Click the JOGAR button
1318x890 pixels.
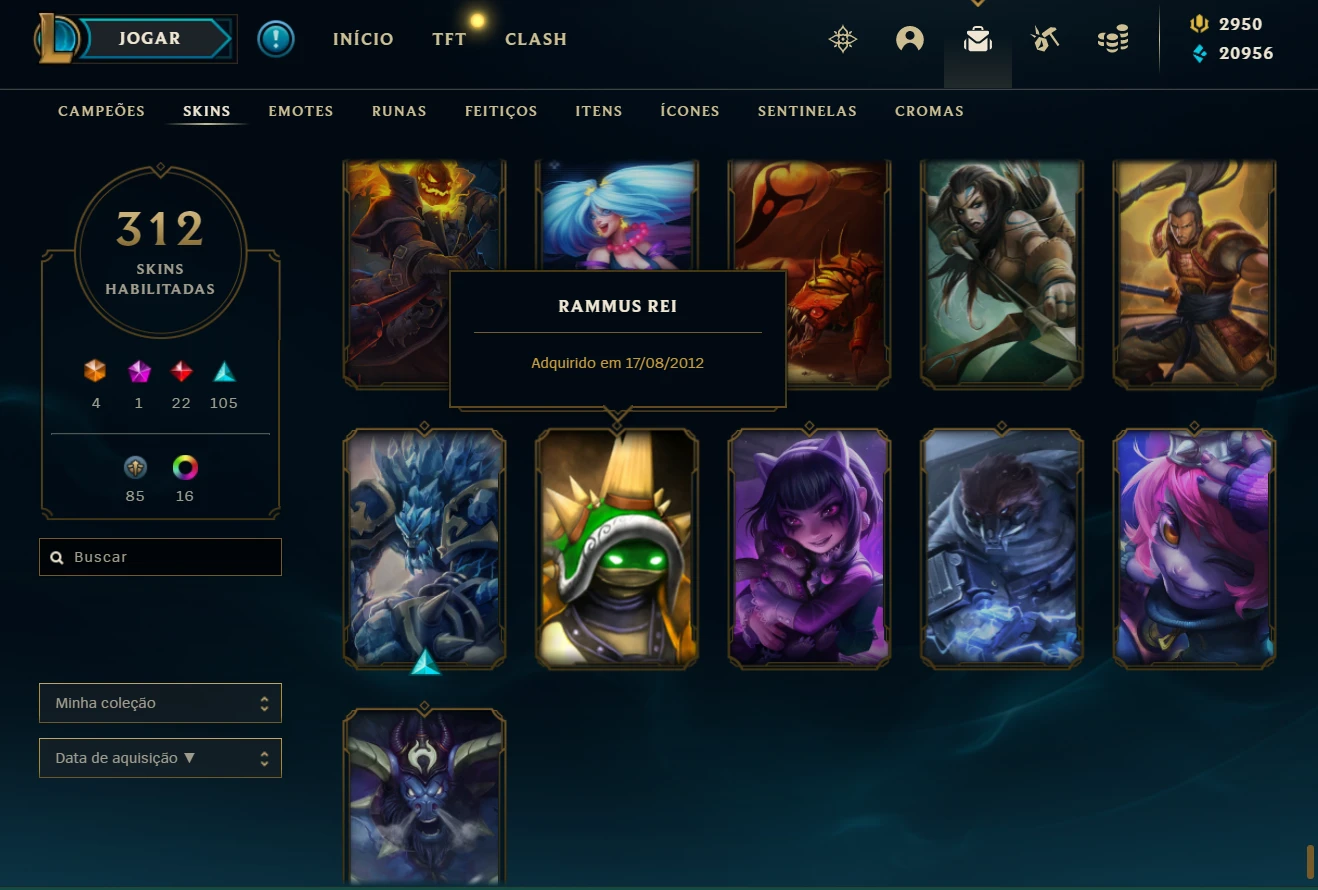coord(148,38)
